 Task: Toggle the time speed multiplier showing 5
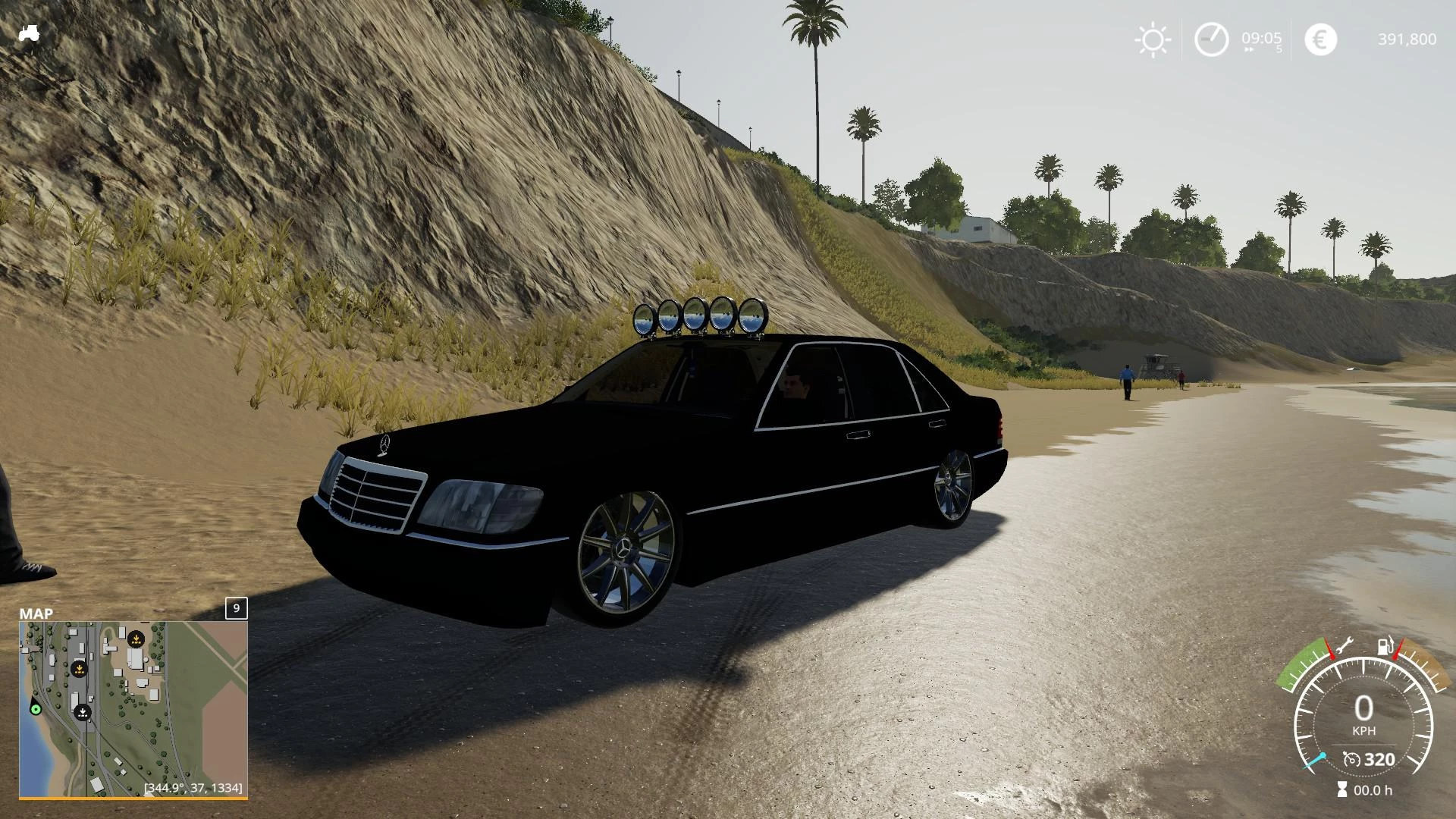point(1279,49)
